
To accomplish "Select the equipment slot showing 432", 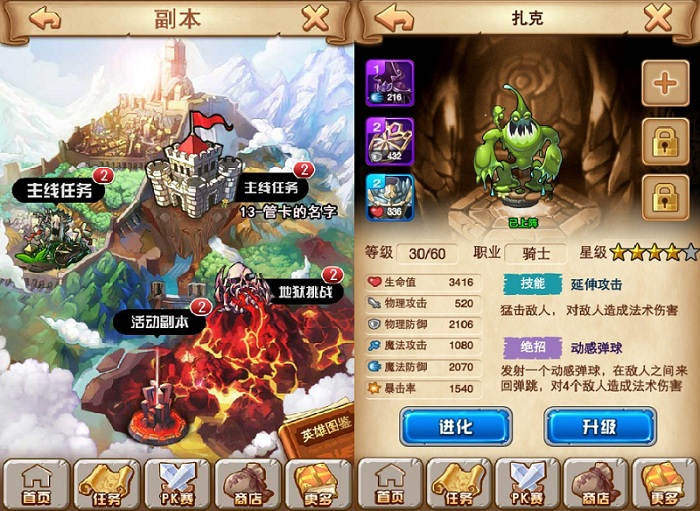I will point(391,140).
